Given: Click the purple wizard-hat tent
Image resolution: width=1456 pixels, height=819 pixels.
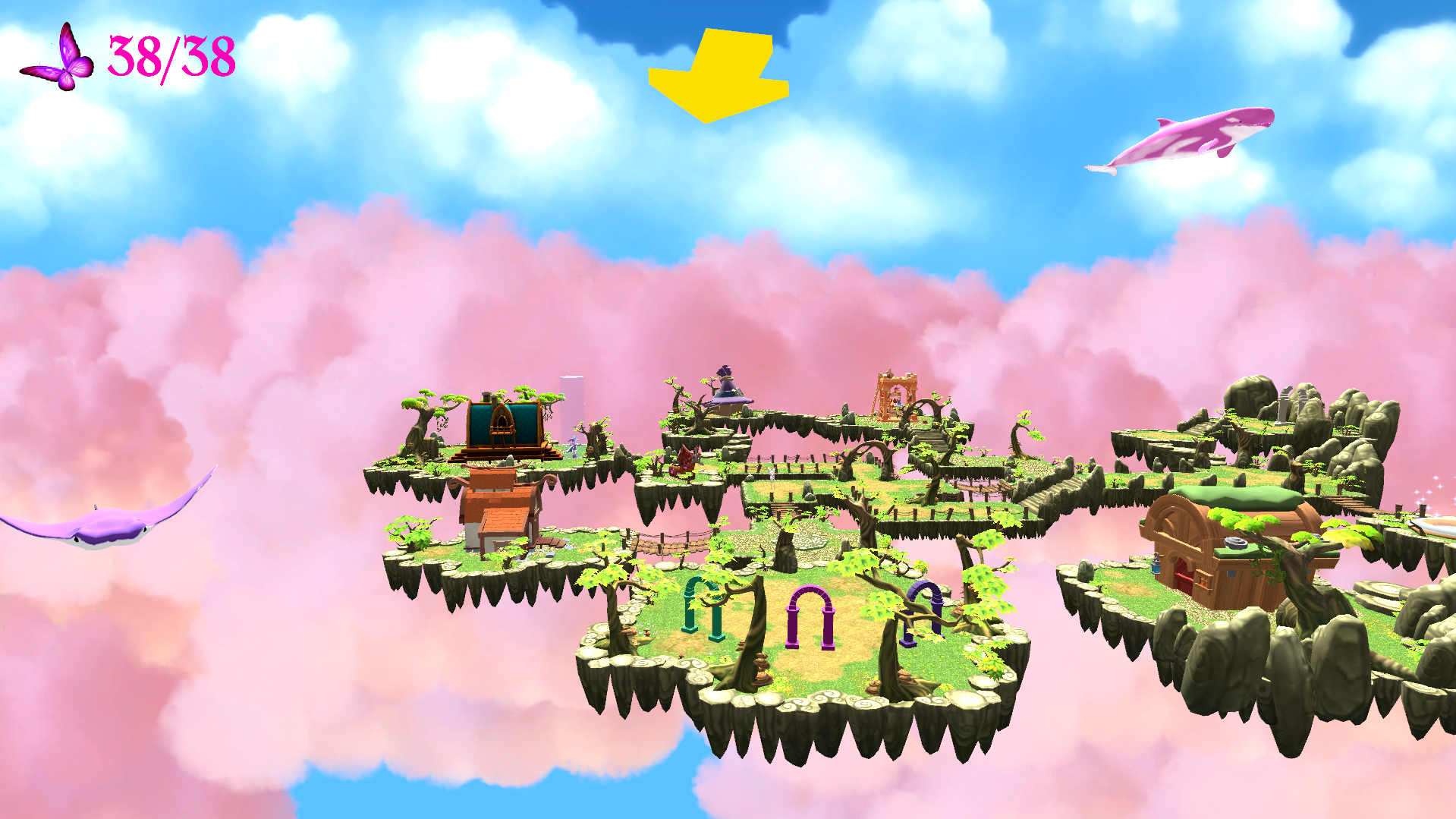Looking at the screenshot, I should pos(731,393).
